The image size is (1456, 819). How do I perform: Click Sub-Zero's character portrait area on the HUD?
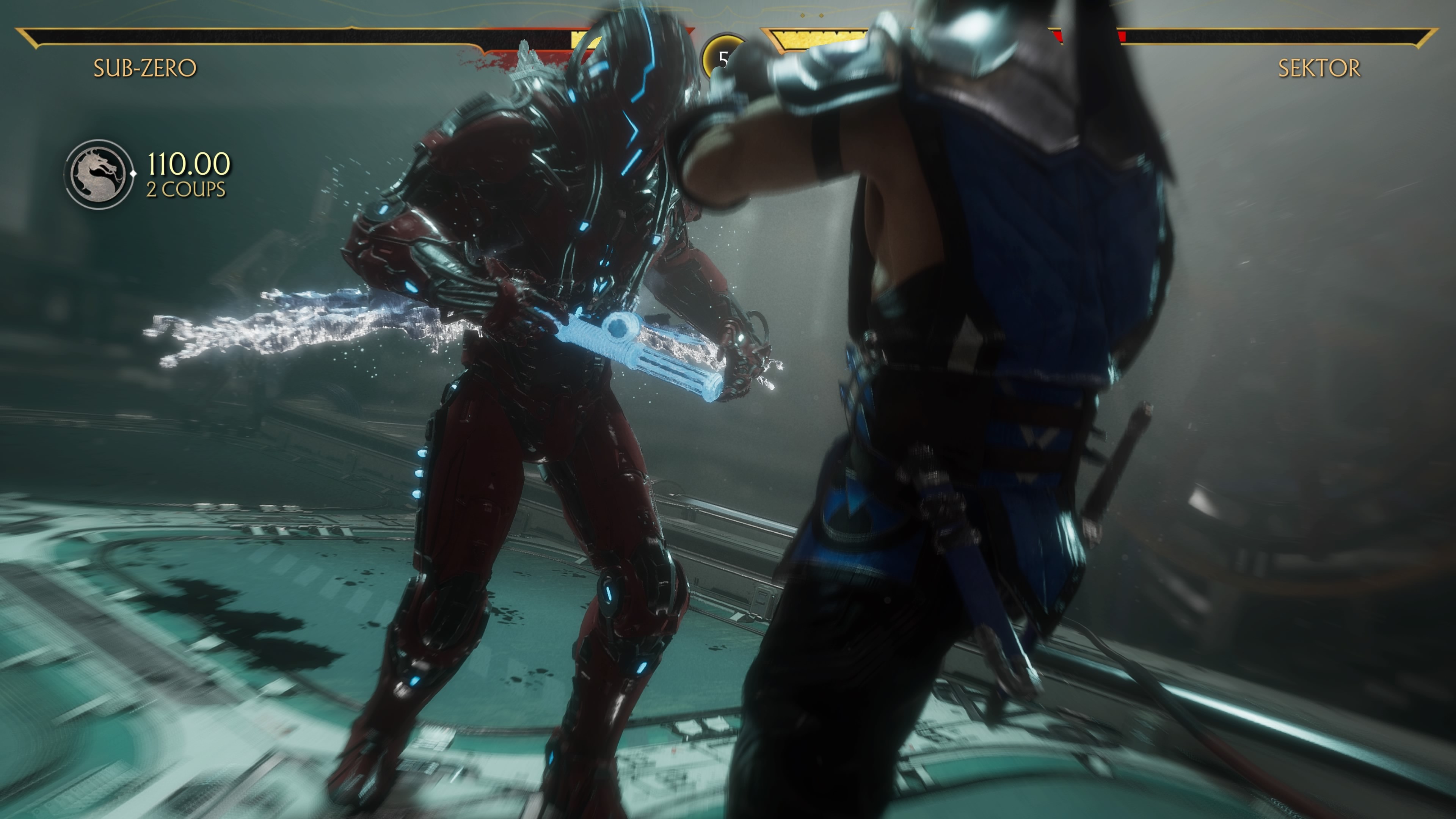tap(144, 68)
